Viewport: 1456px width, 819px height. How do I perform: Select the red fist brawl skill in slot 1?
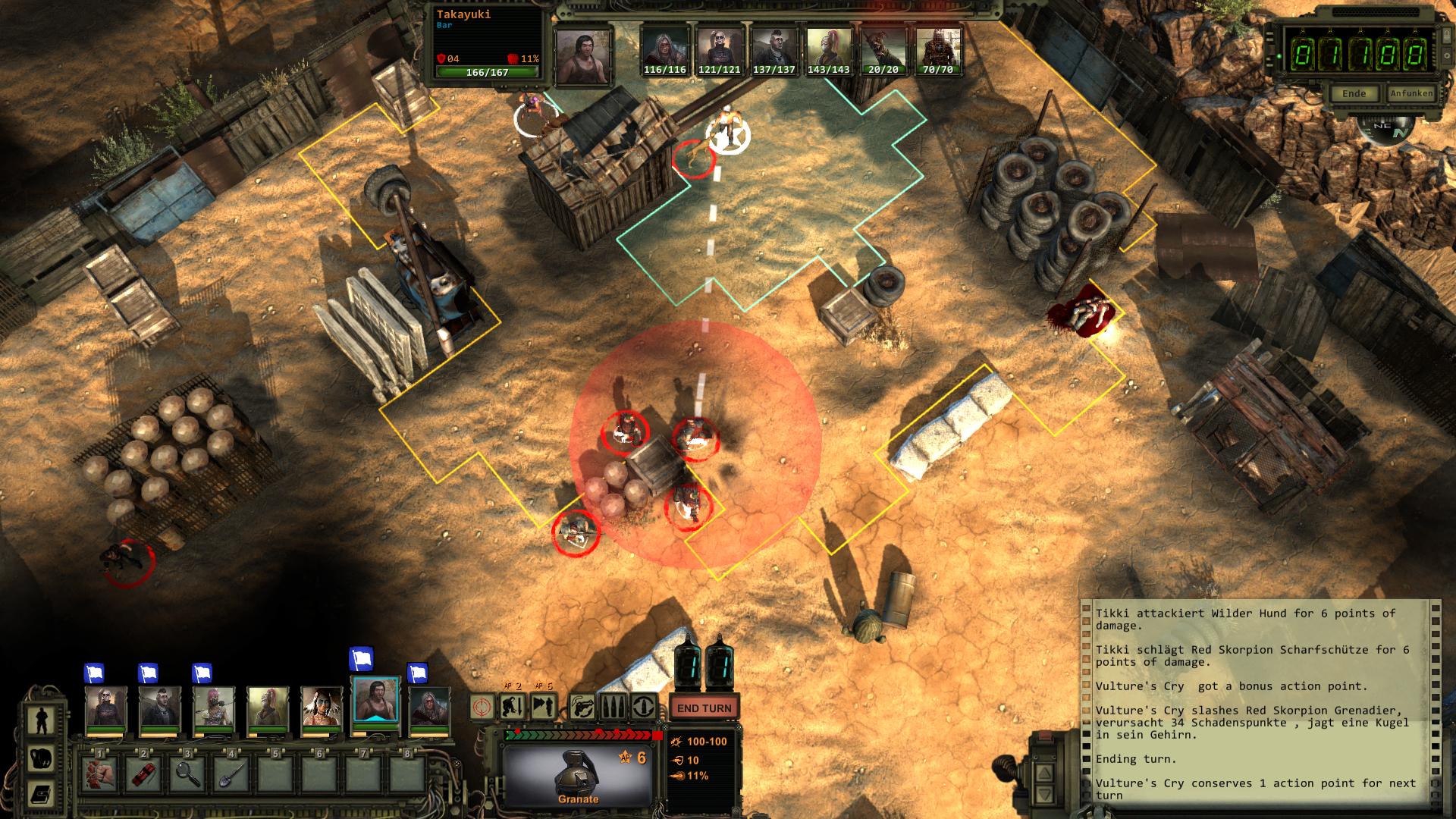pyautogui.click(x=99, y=773)
